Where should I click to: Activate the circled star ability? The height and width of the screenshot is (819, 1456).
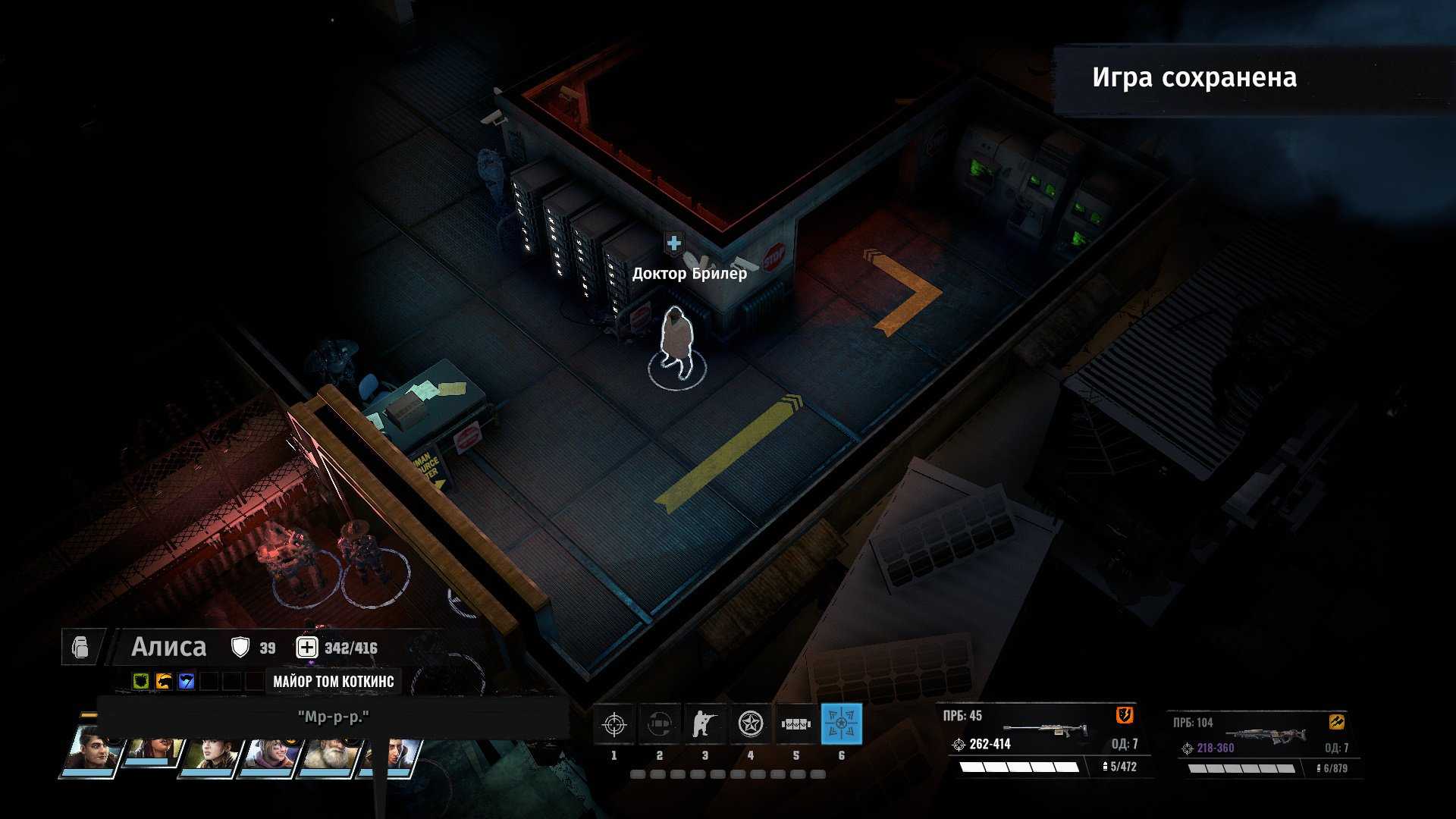coord(751,724)
